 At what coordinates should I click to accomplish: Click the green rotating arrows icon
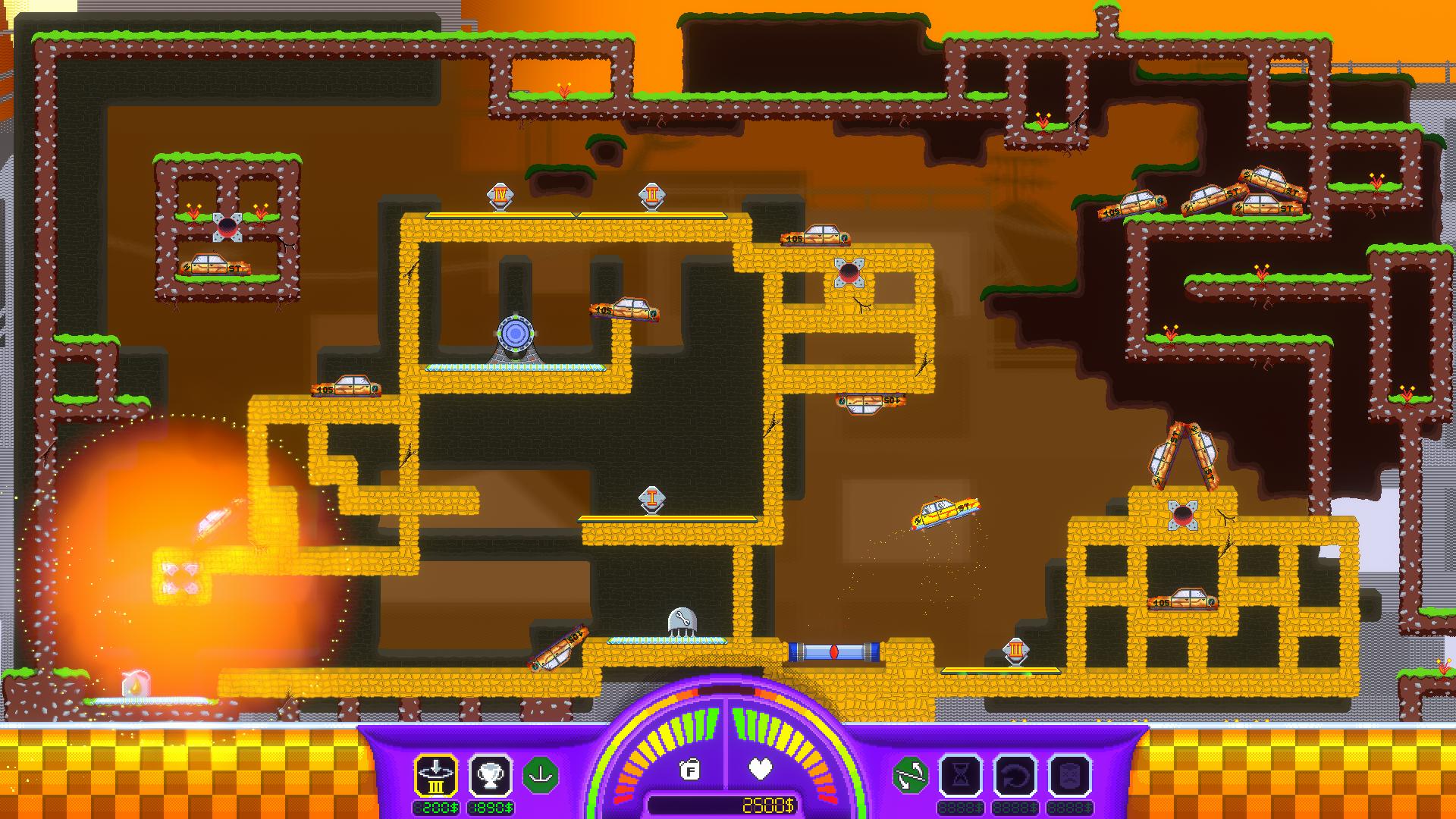[911, 776]
